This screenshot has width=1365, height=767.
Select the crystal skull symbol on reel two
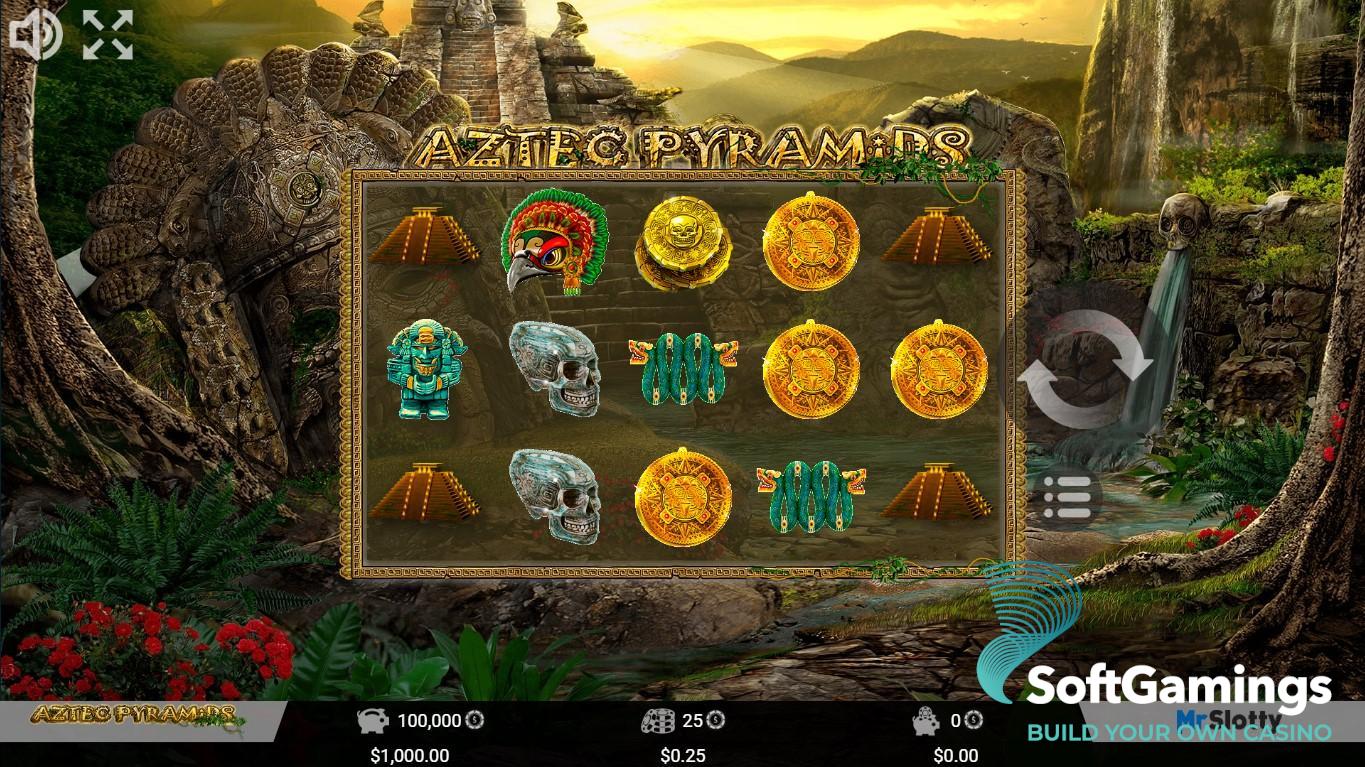click(557, 370)
